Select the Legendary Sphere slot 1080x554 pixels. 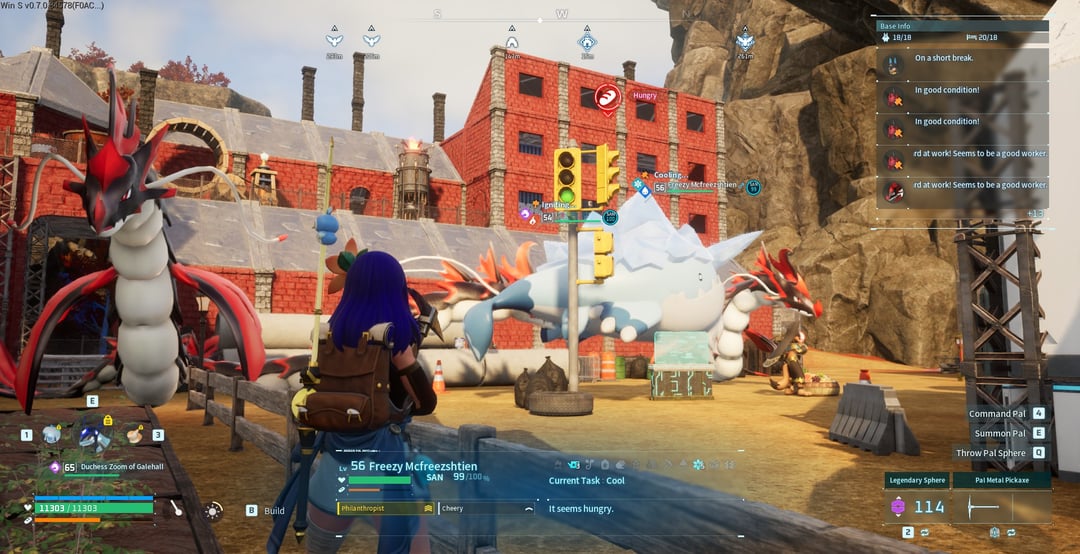click(x=917, y=481)
